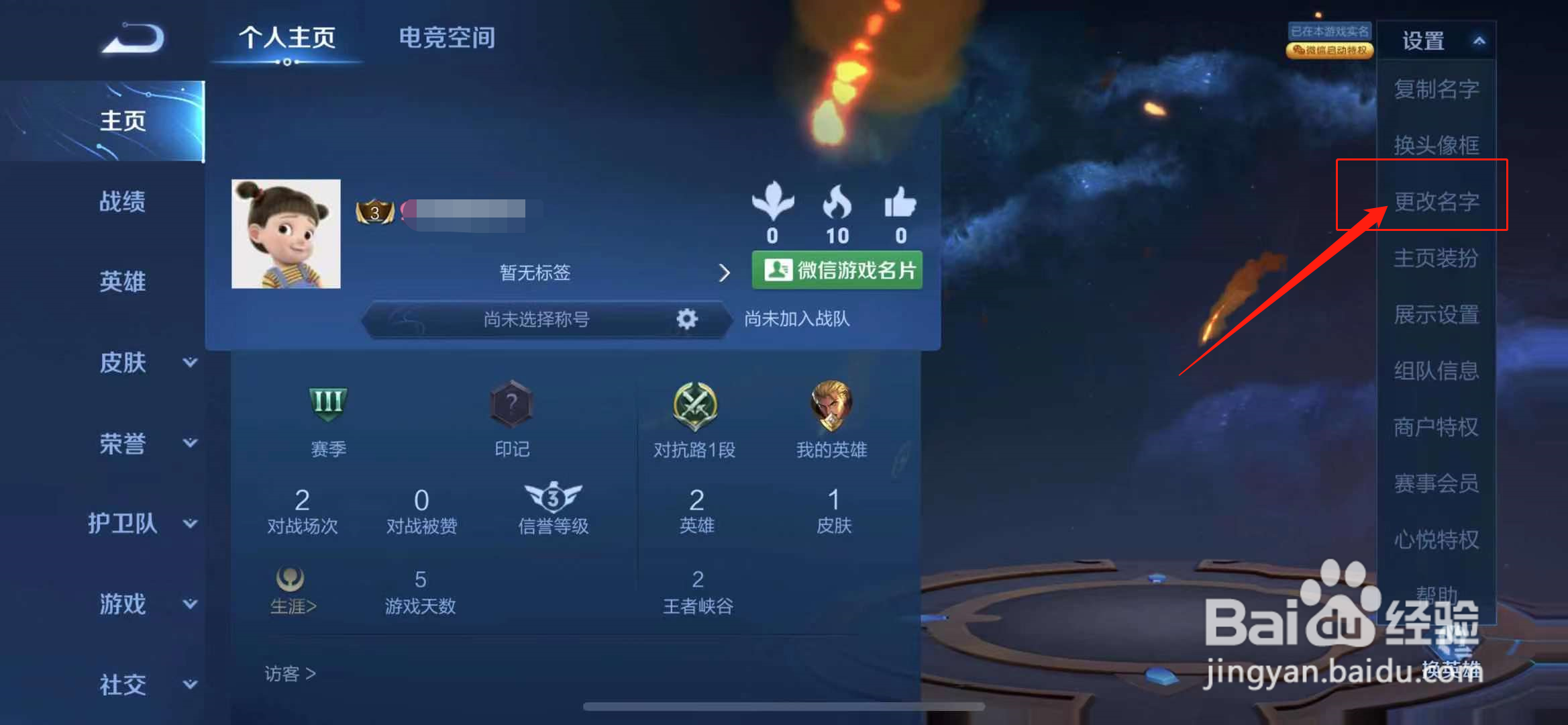Click the player avatar portrait
1568x725 pixels.
[287, 234]
